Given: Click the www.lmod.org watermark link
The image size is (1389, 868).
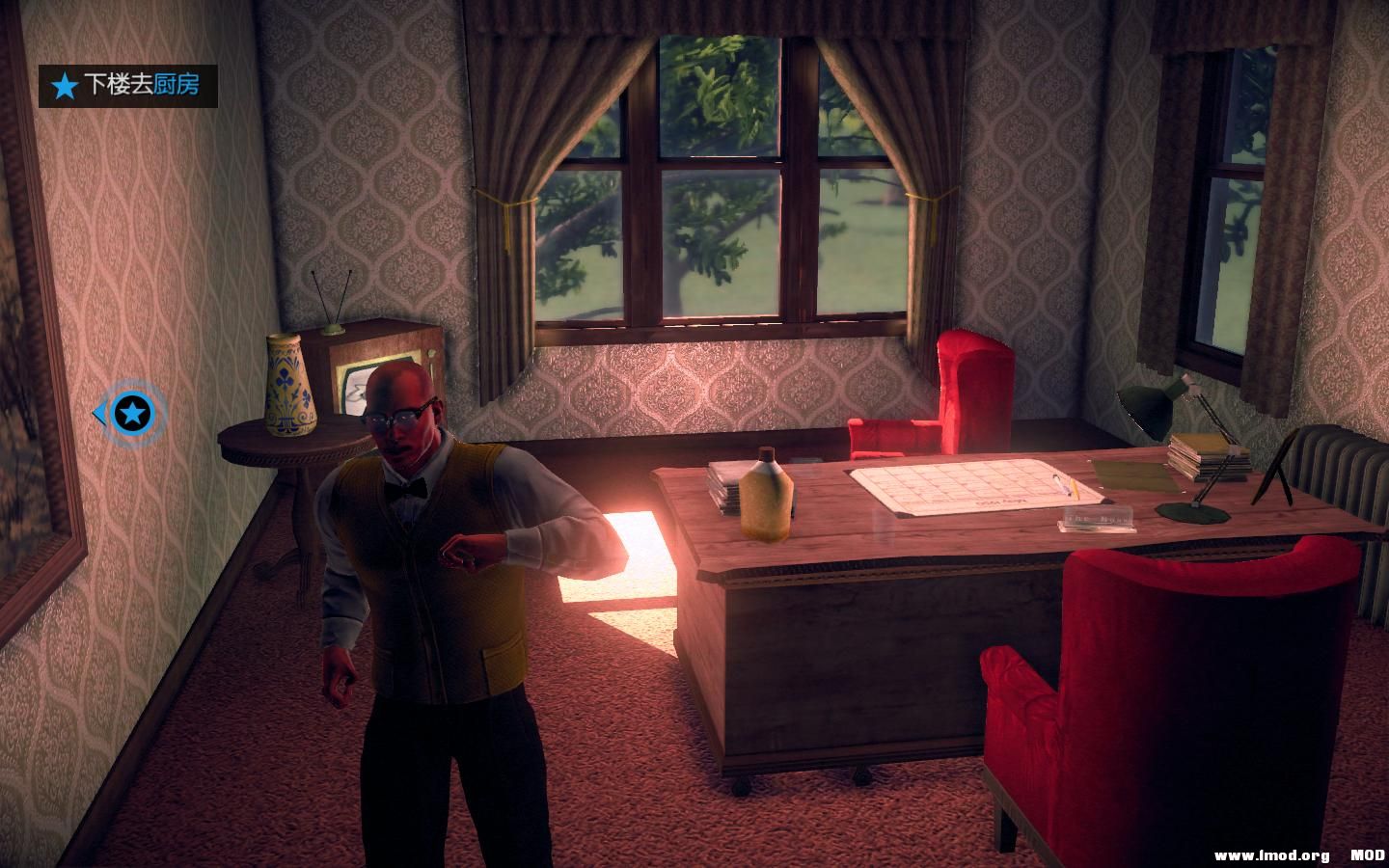Looking at the screenshot, I should [1270, 854].
